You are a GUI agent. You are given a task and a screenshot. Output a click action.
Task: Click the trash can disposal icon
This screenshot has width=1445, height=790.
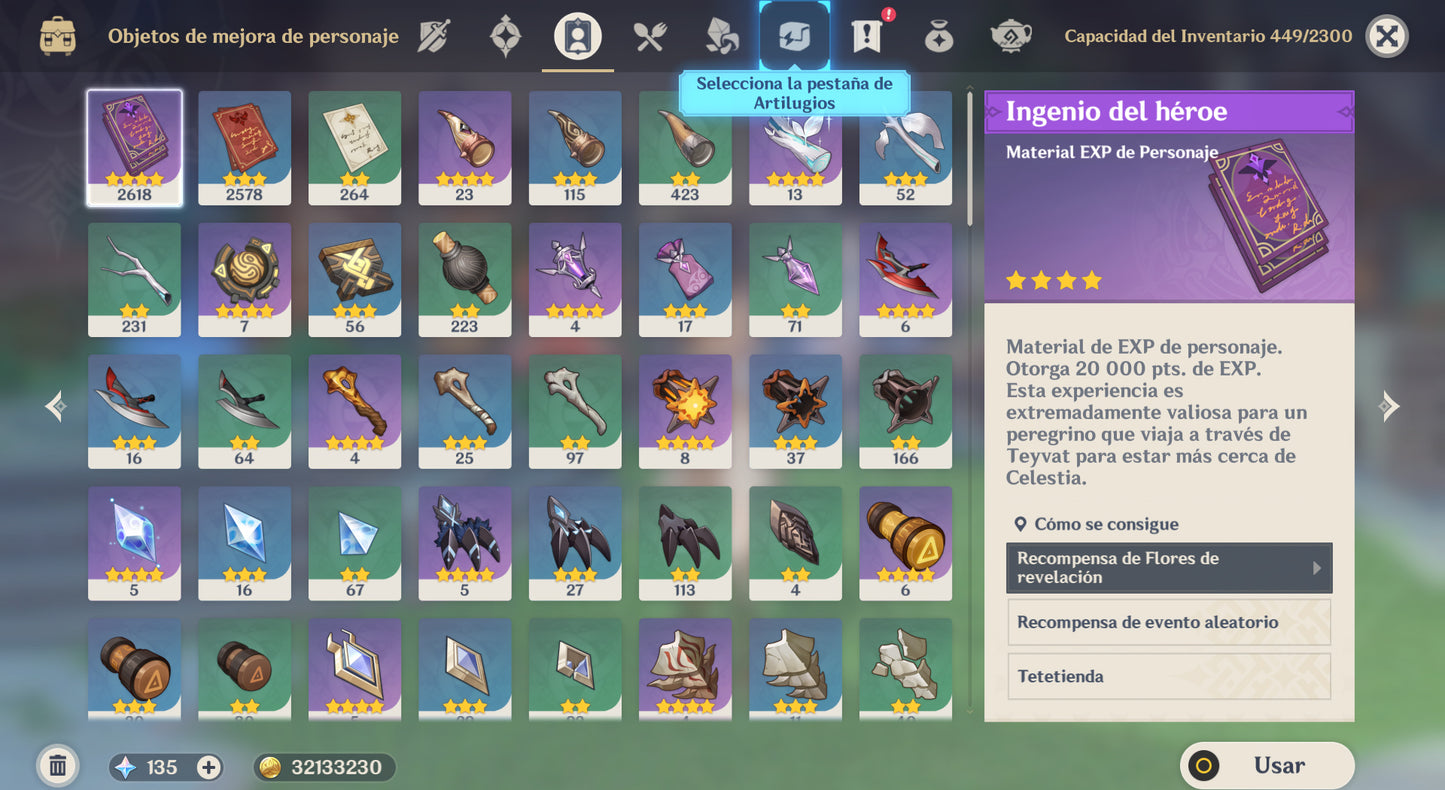pos(57,764)
